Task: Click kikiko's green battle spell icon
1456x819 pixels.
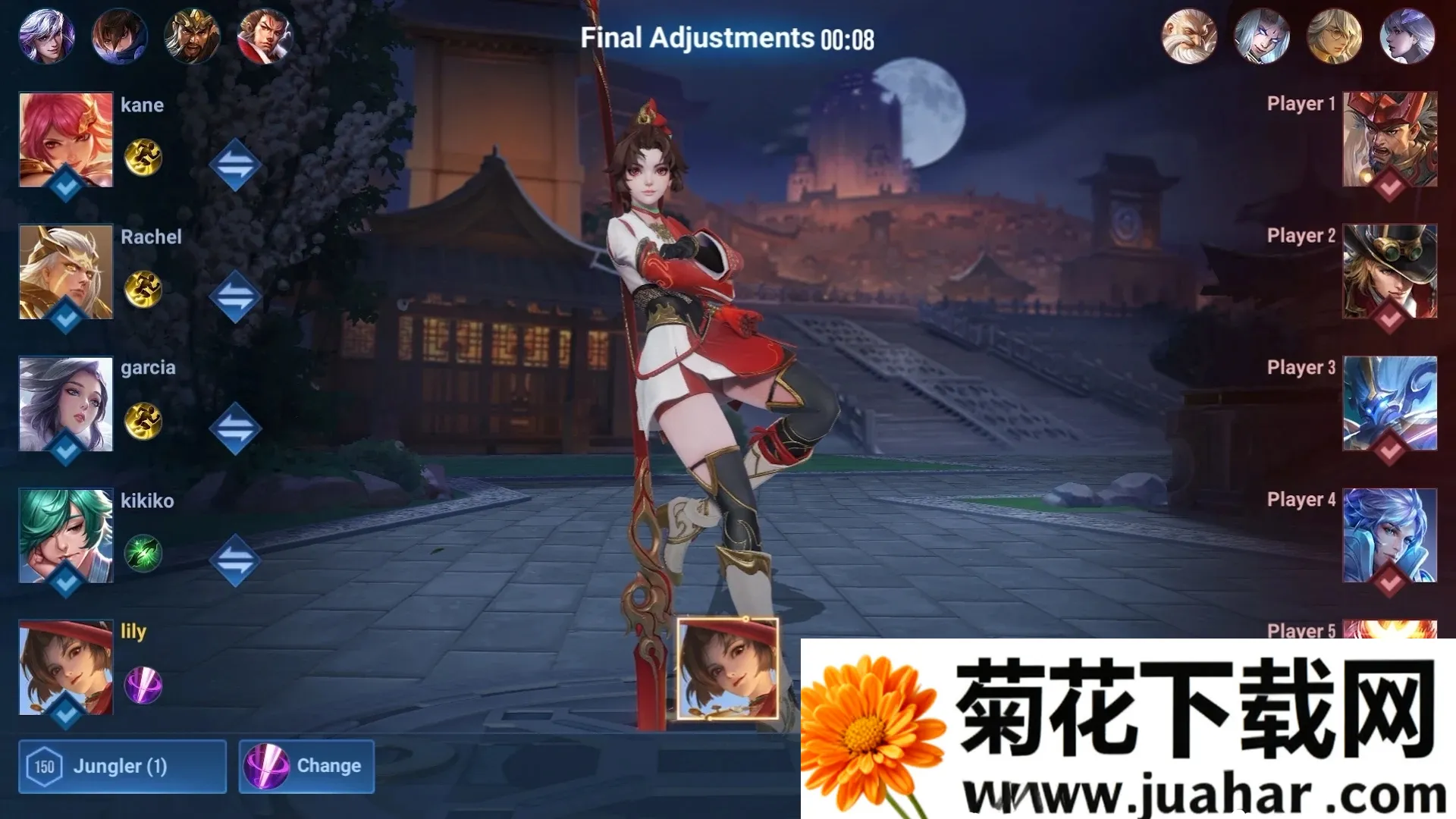Action: (x=143, y=554)
